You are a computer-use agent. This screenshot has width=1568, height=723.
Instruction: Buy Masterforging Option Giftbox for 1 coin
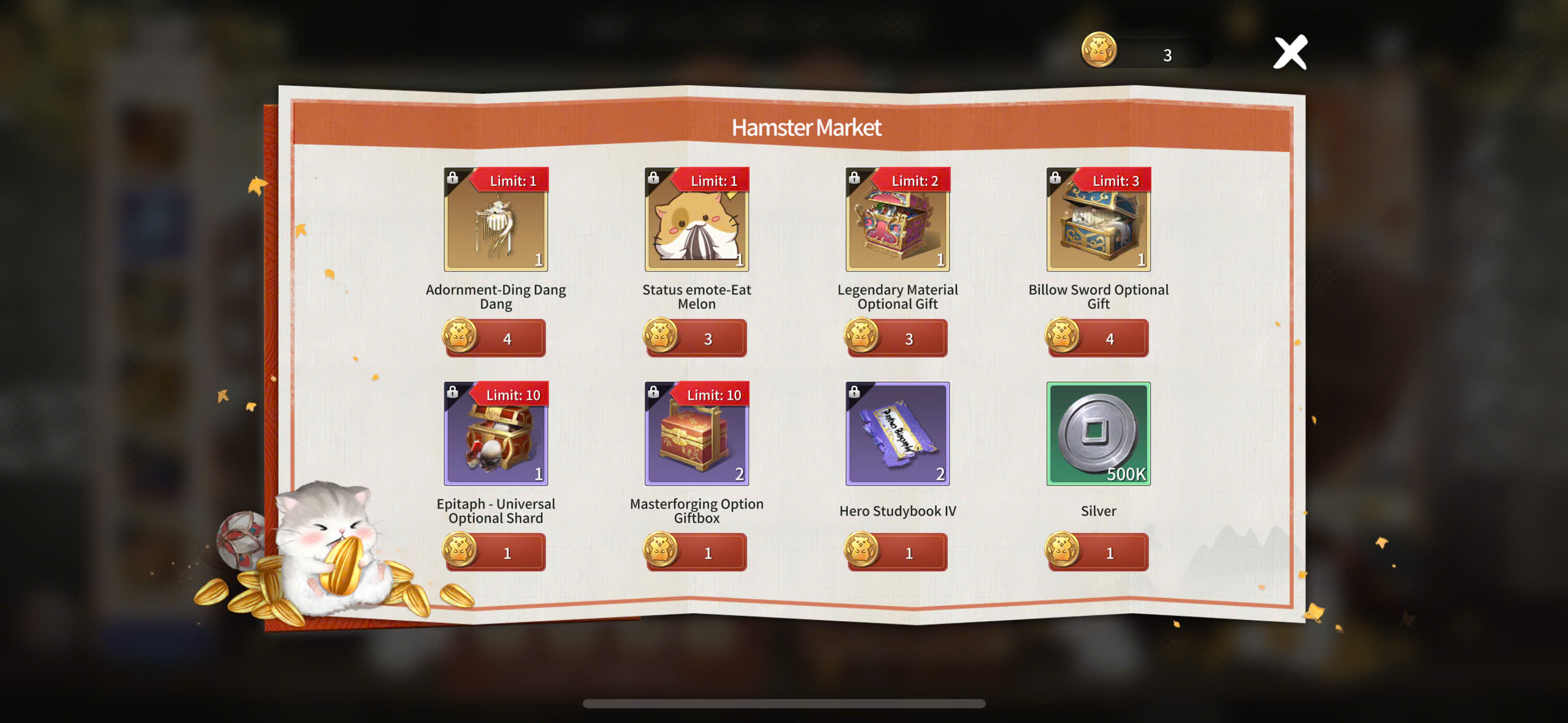696,553
